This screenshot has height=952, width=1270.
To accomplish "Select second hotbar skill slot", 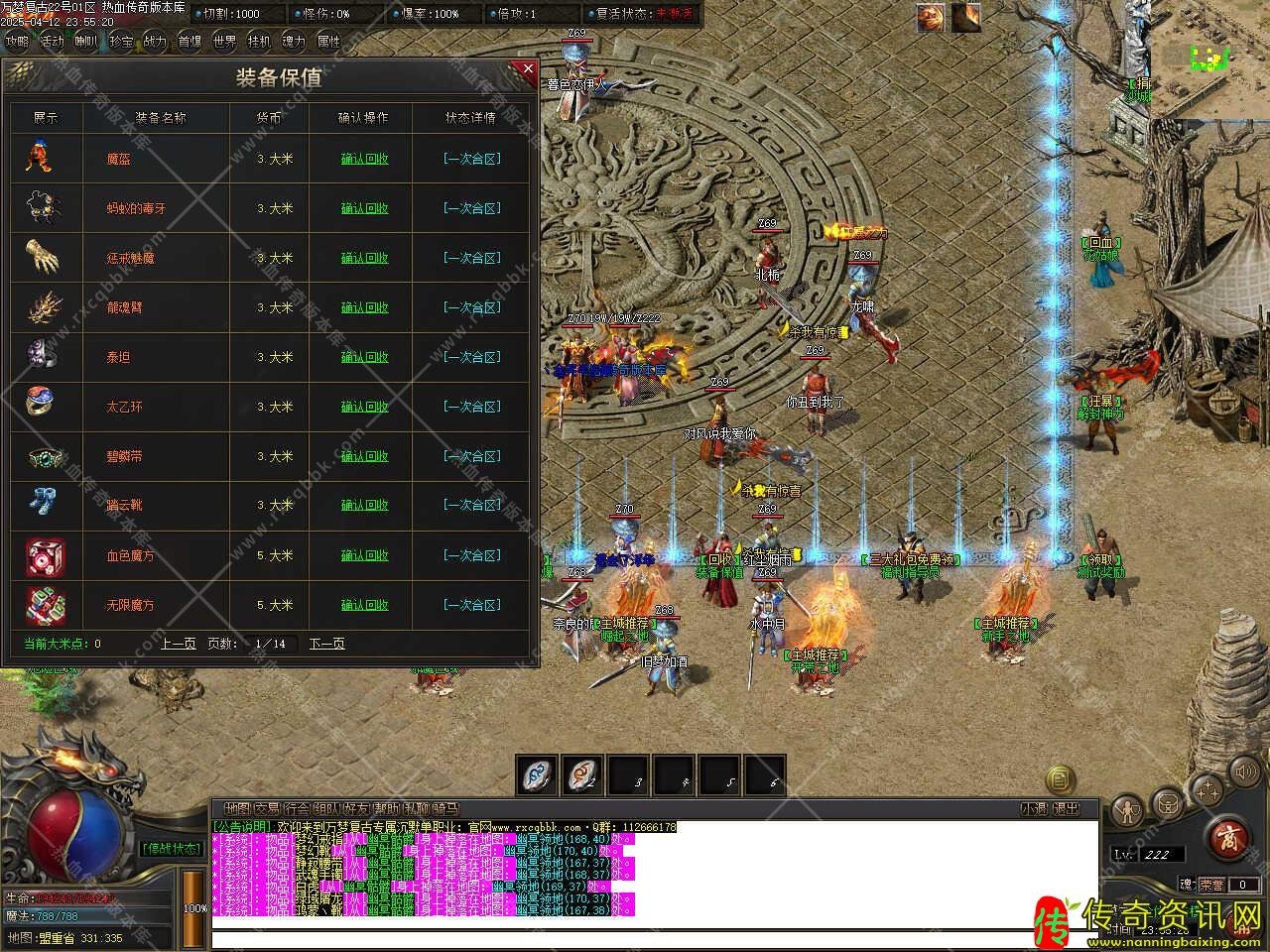I will (582, 775).
